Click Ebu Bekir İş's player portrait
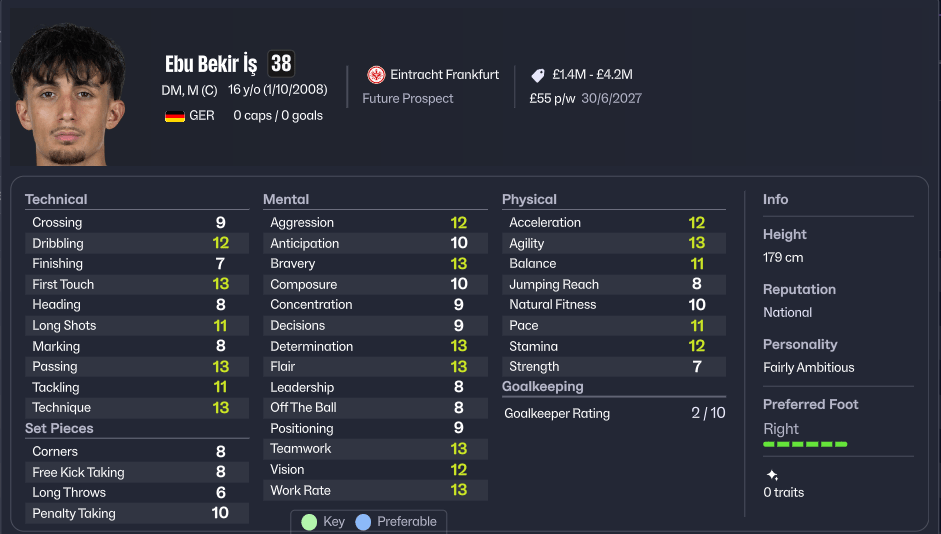The width and height of the screenshot is (941, 534). pyautogui.click(x=68, y=96)
